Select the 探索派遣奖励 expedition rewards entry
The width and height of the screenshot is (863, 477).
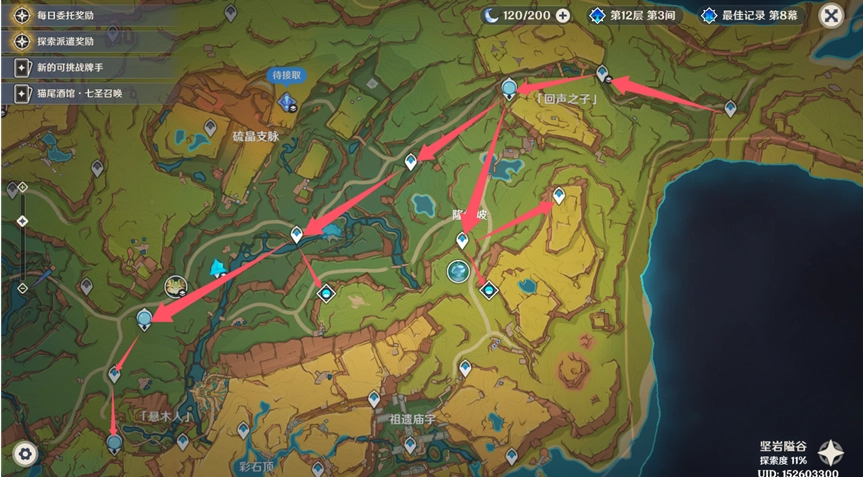click(x=62, y=41)
